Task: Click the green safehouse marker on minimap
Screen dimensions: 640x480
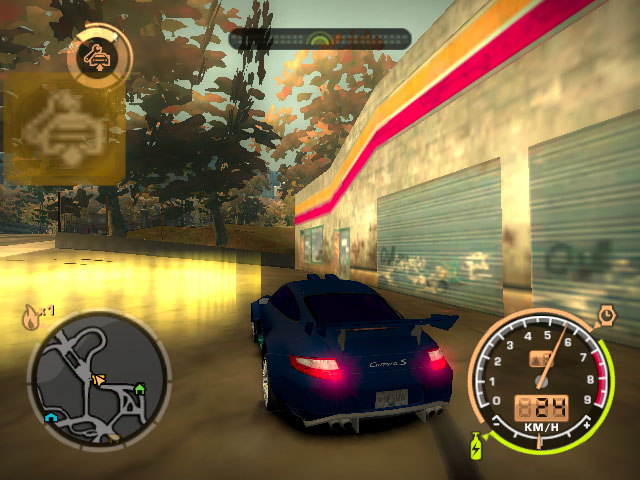Action: 139,387
